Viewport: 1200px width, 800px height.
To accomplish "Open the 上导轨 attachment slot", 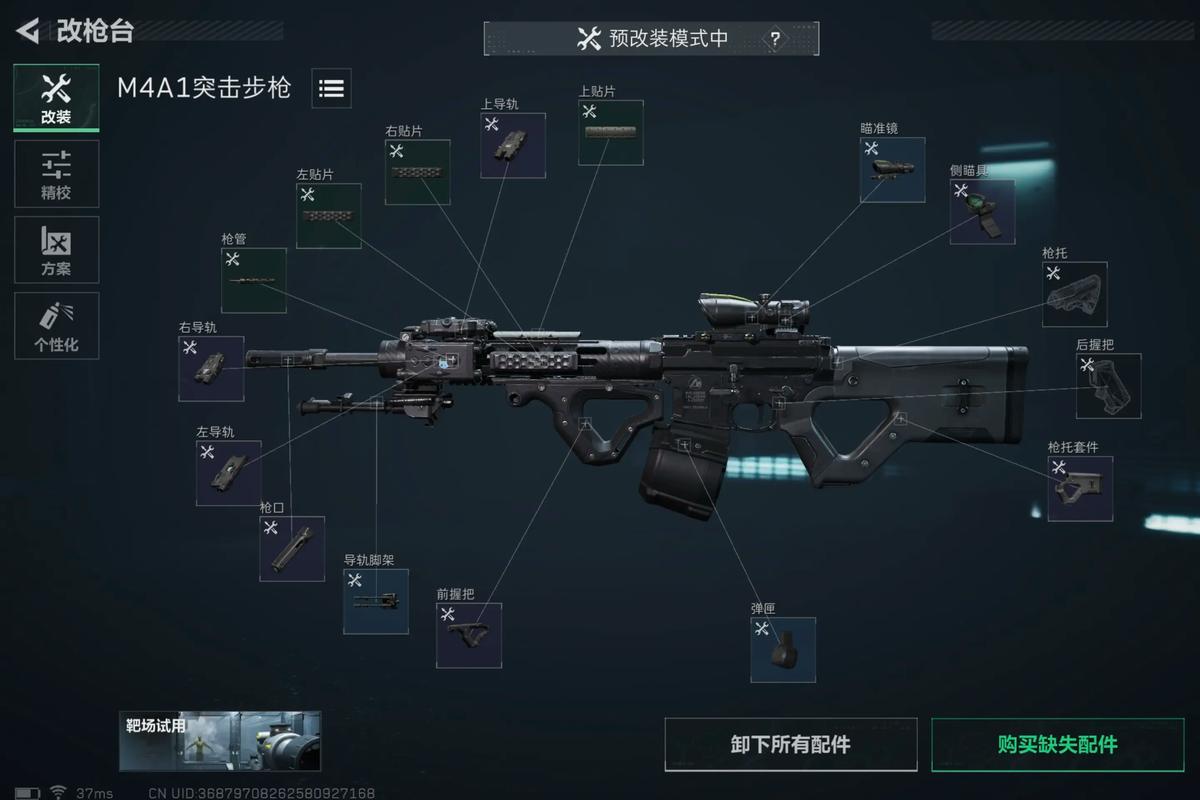I will click(513, 145).
